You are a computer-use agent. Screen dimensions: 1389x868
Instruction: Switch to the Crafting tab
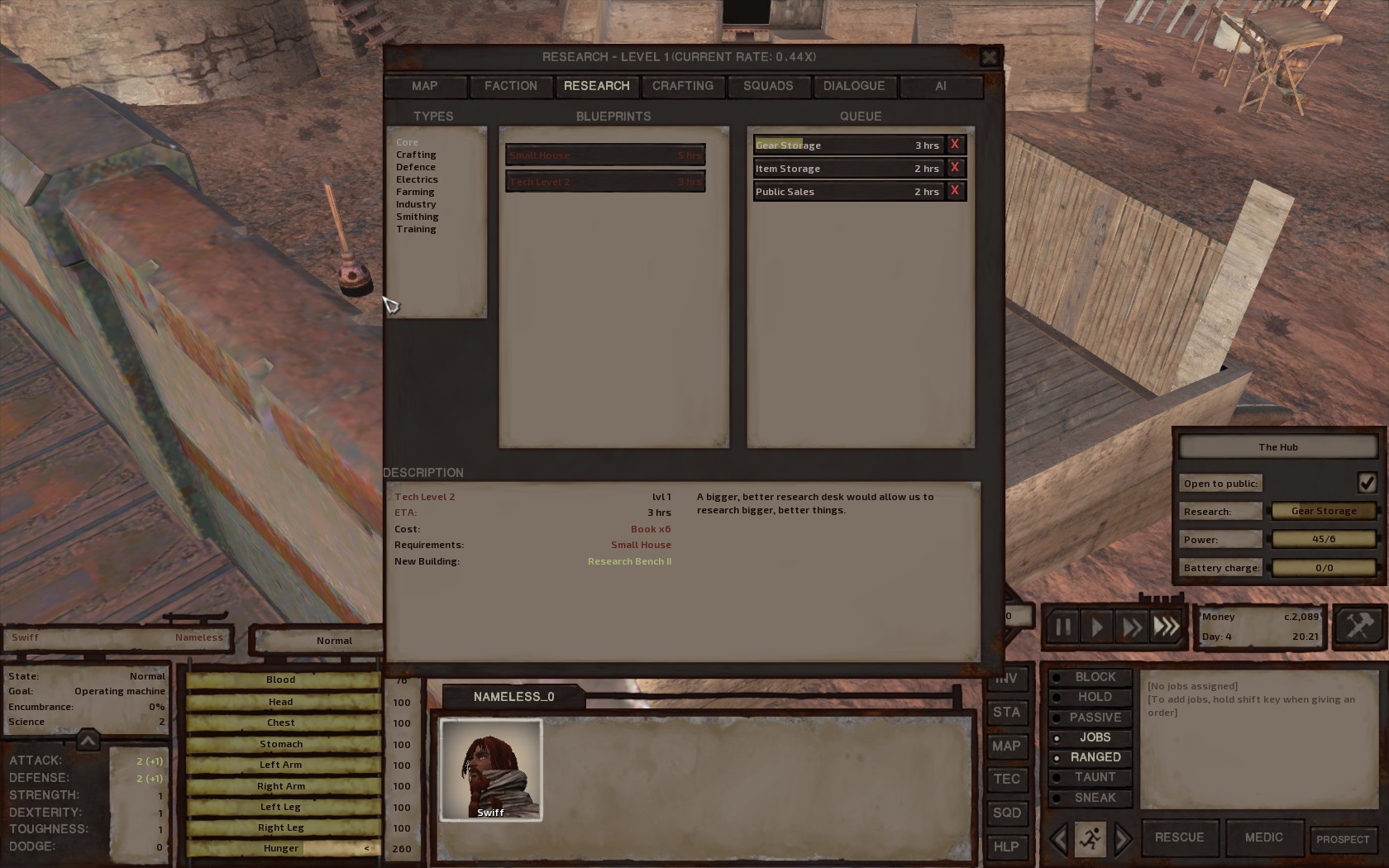coord(682,86)
